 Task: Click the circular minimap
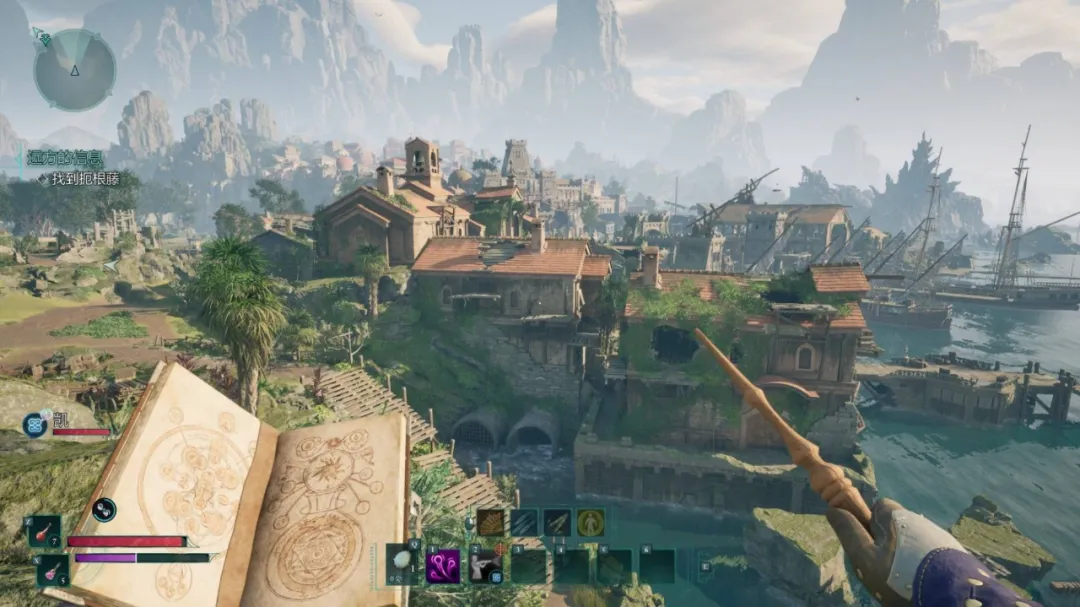[74, 70]
